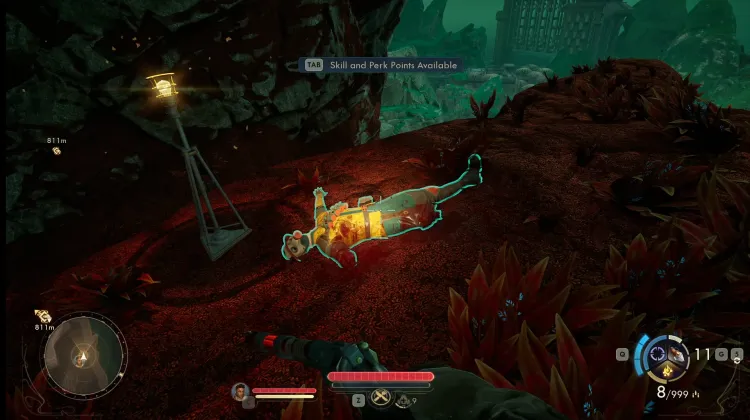The height and width of the screenshot is (420, 750).
Task: Select the distant 811m waypoint marker
Action: click(x=56, y=151)
